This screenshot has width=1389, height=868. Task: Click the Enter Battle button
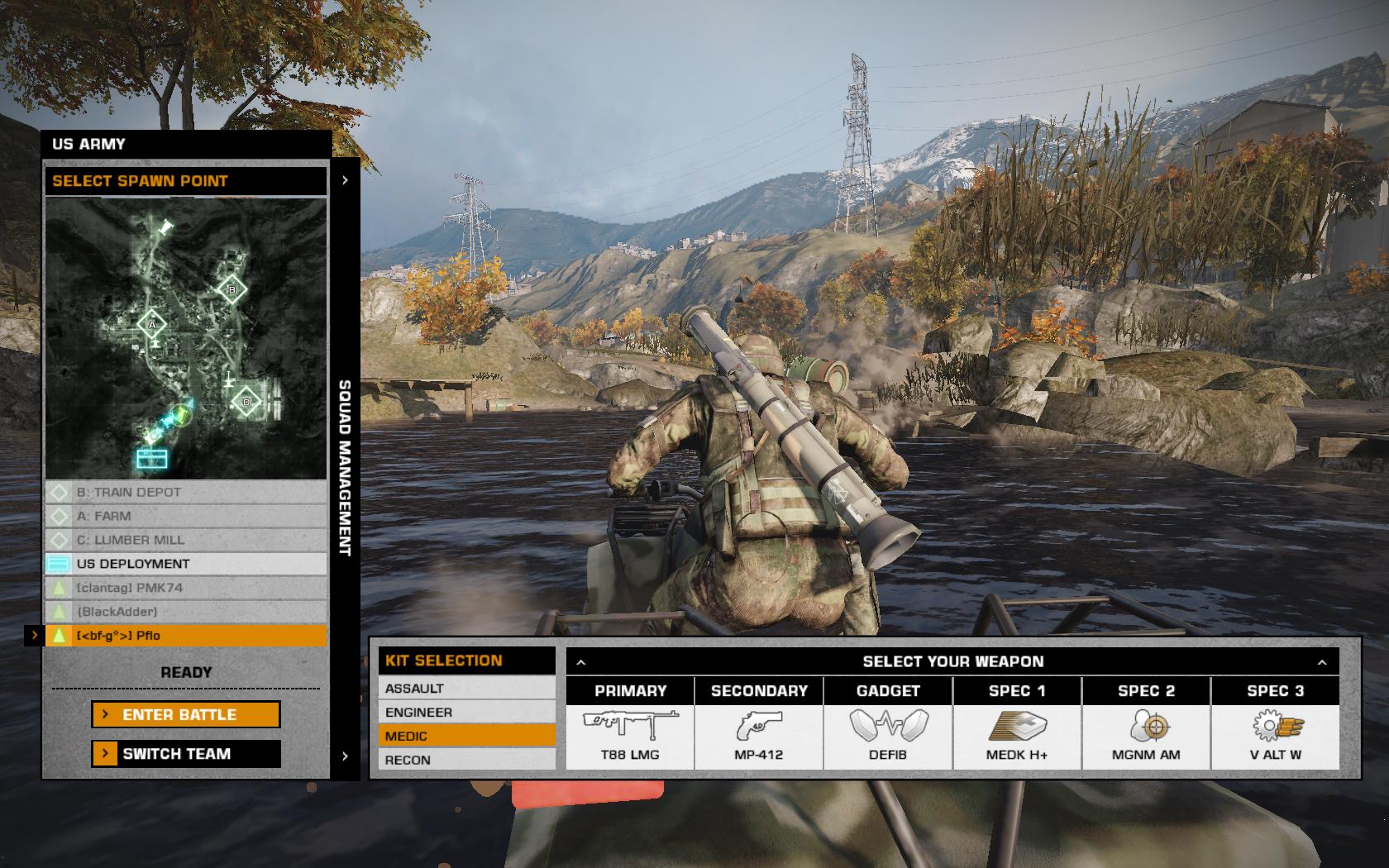tap(186, 714)
